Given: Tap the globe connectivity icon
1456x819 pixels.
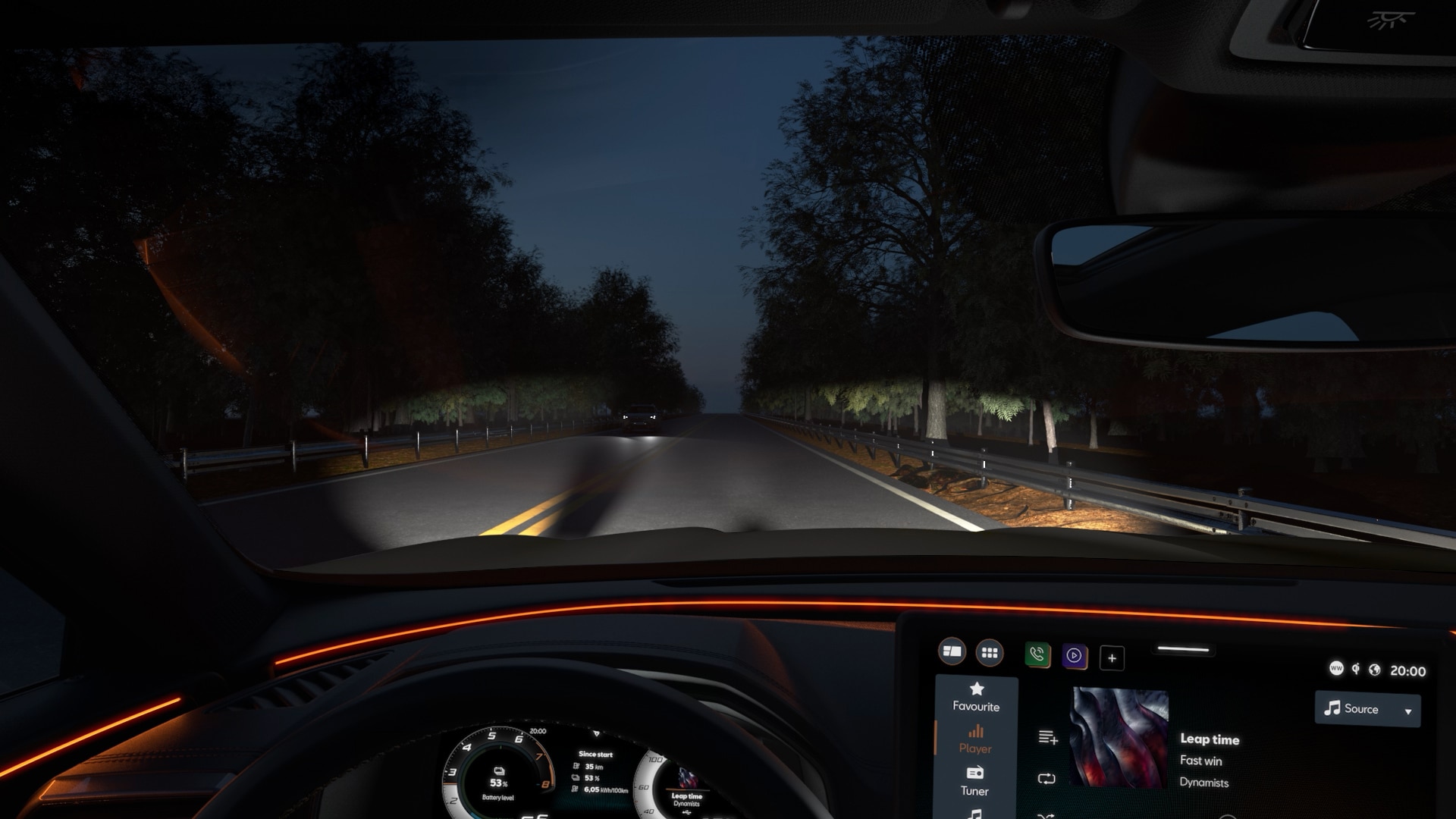Looking at the screenshot, I should 1374,670.
